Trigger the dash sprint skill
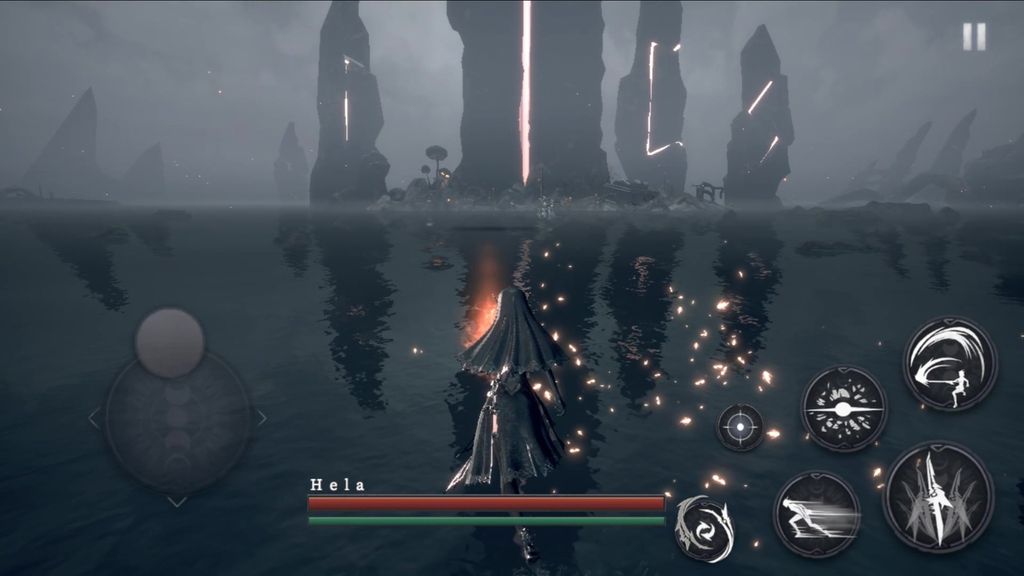The width and height of the screenshot is (1024, 576). coord(817,513)
